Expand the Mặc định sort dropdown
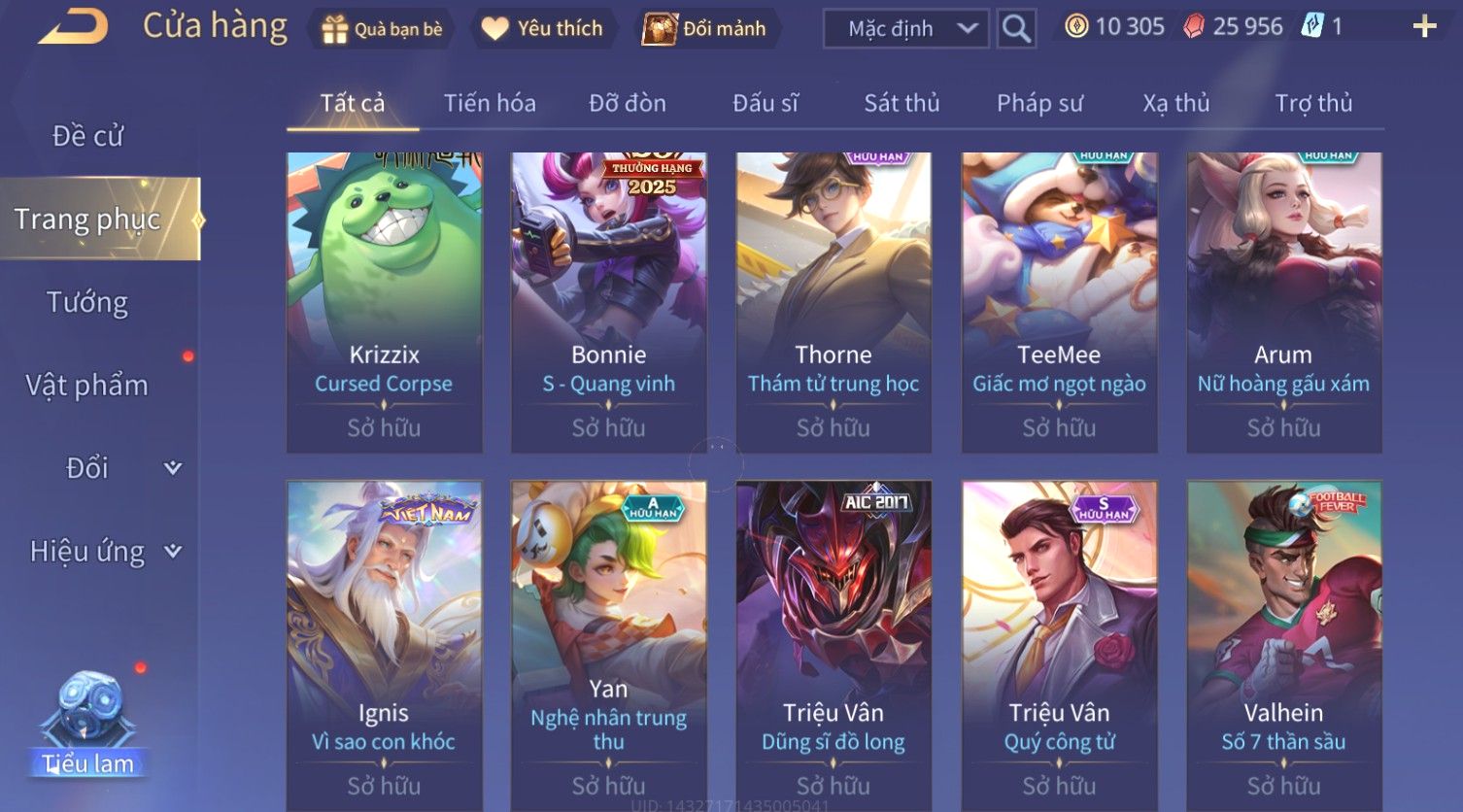The image size is (1463, 812). pyautogui.click(x=905, y=29)
